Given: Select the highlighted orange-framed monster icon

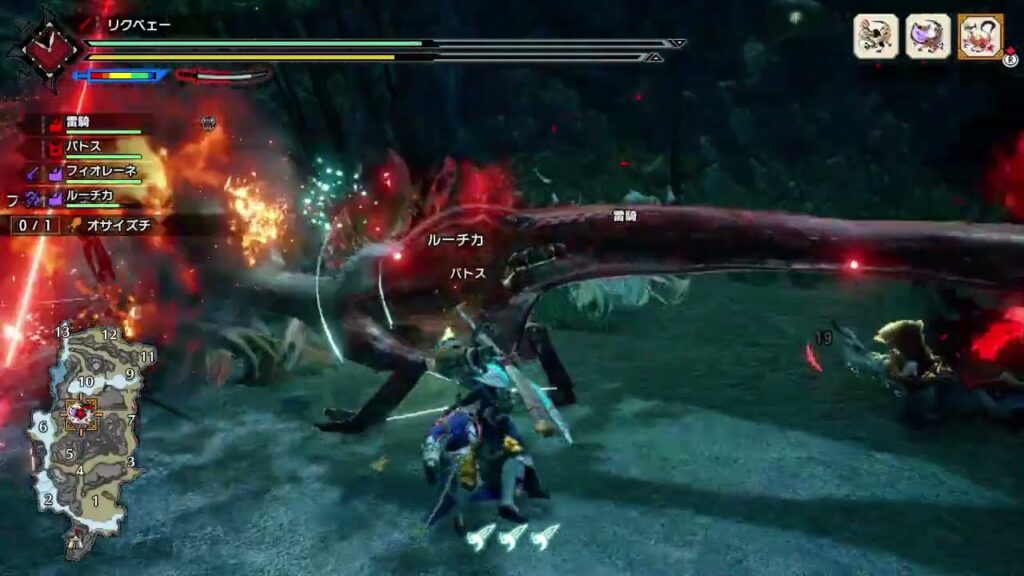Looking at the screenshot, I should [x=979, y=37].
